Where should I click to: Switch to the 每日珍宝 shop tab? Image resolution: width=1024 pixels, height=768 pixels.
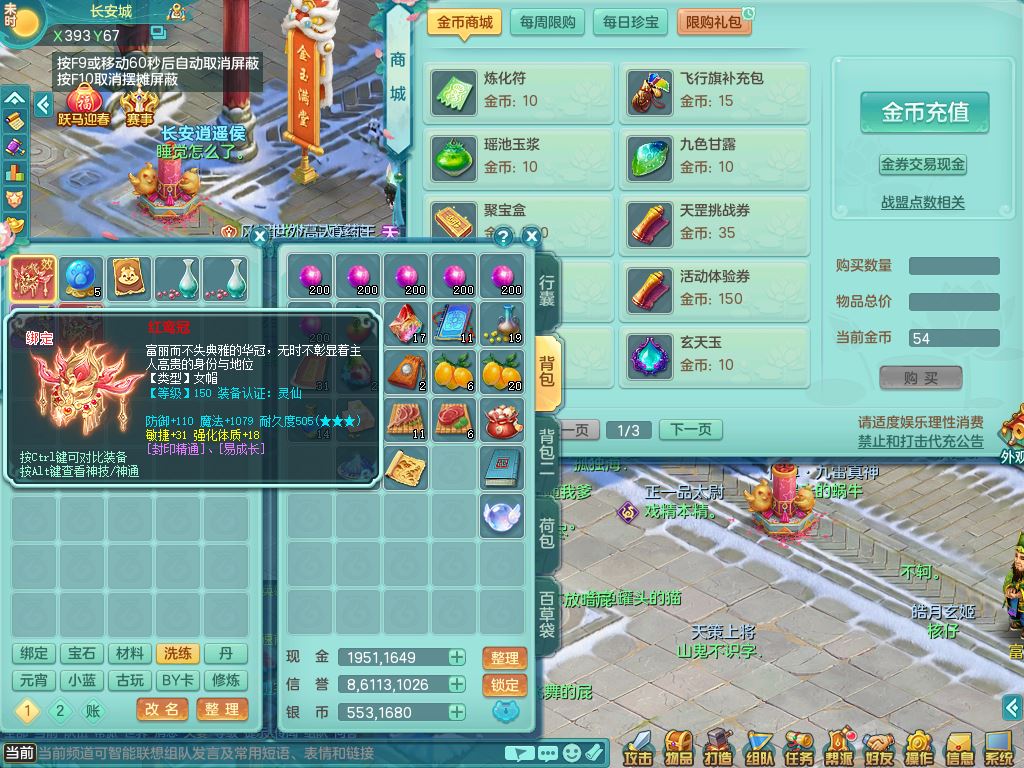tap(631, 22)
